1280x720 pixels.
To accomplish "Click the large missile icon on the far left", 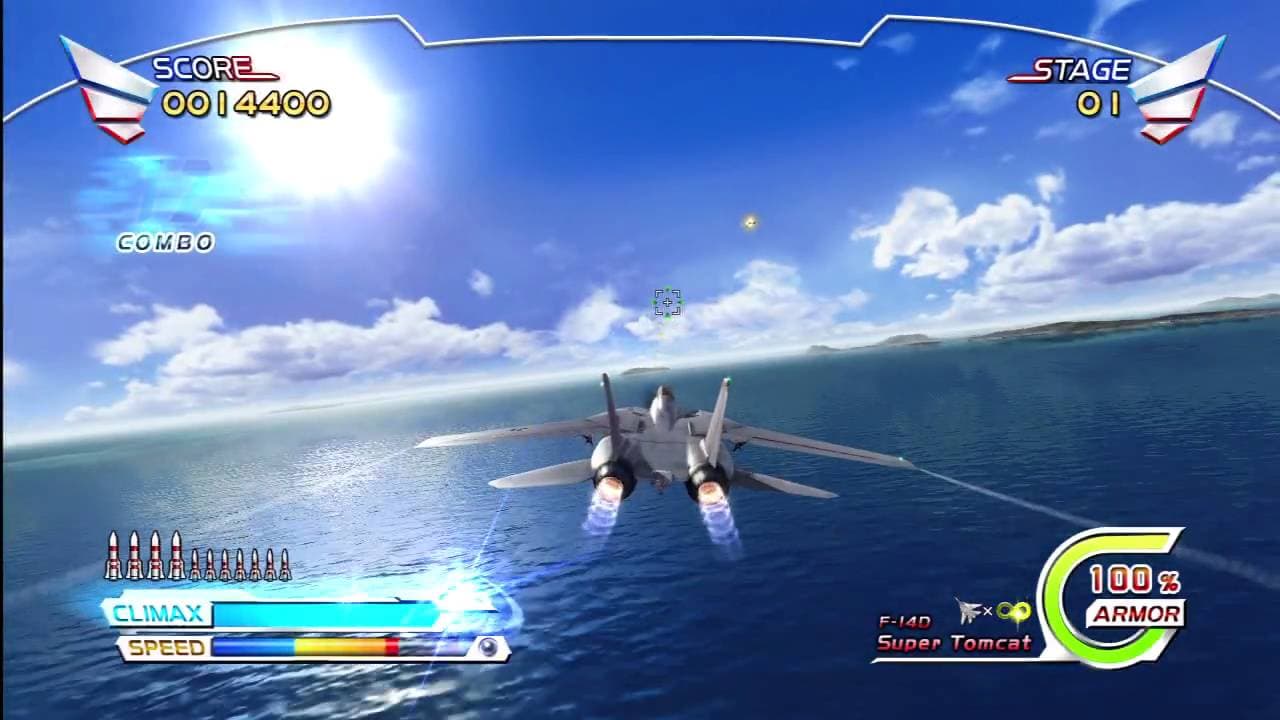I will tap(114, 555).
